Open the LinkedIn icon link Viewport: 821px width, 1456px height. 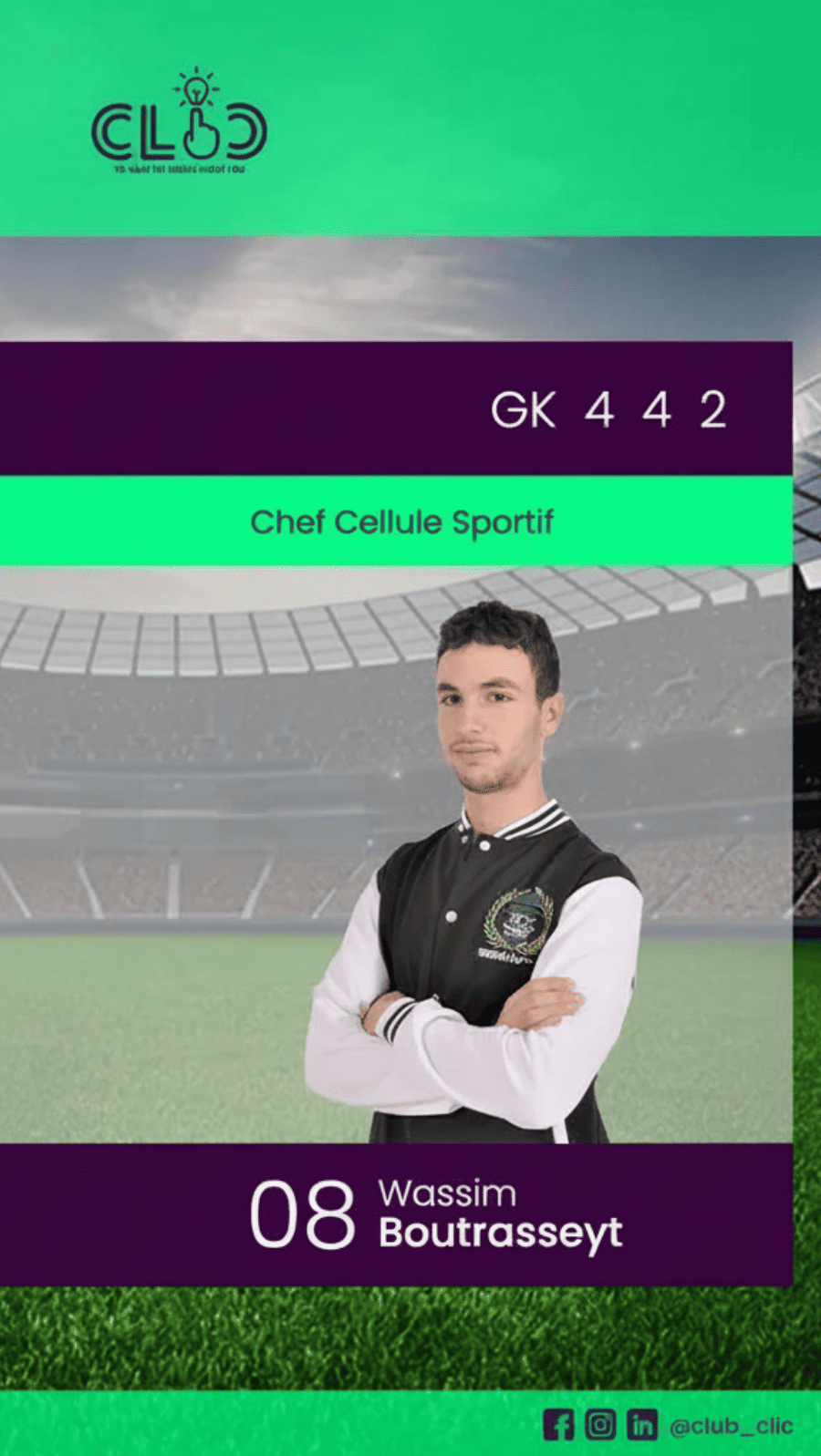coord(642,1424)
